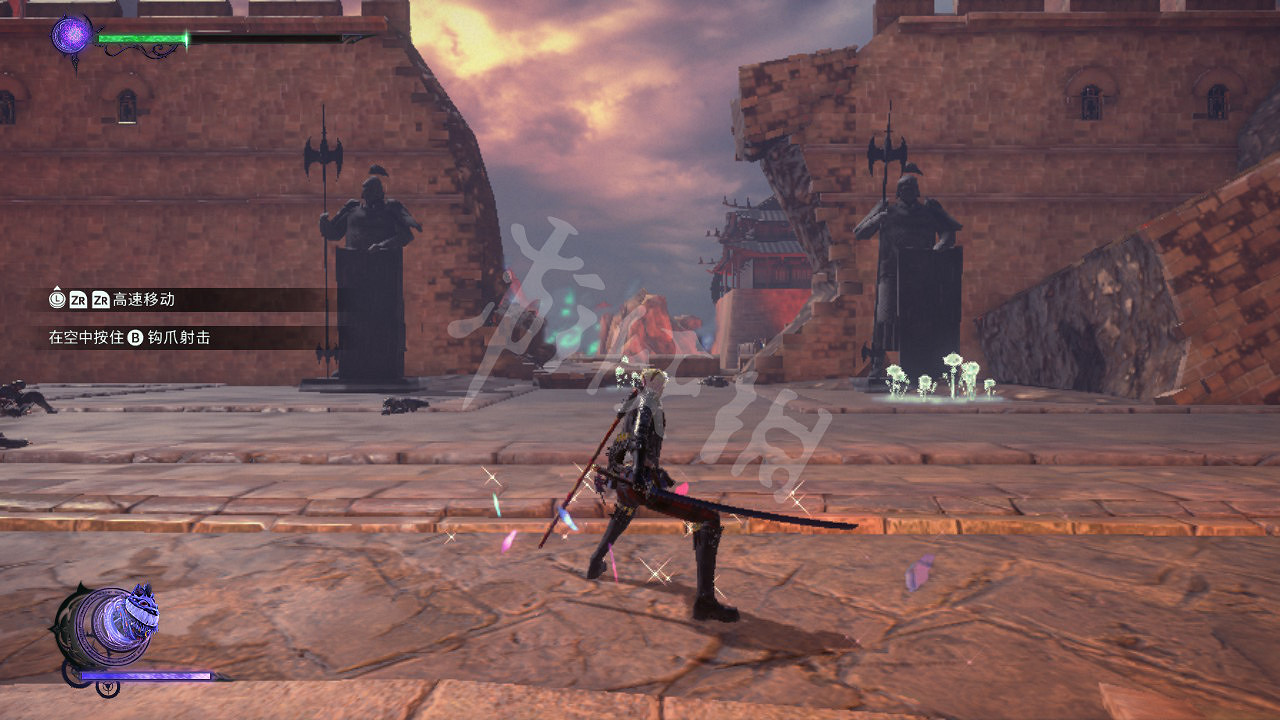Click the green health bar

(x=140, y=38)
